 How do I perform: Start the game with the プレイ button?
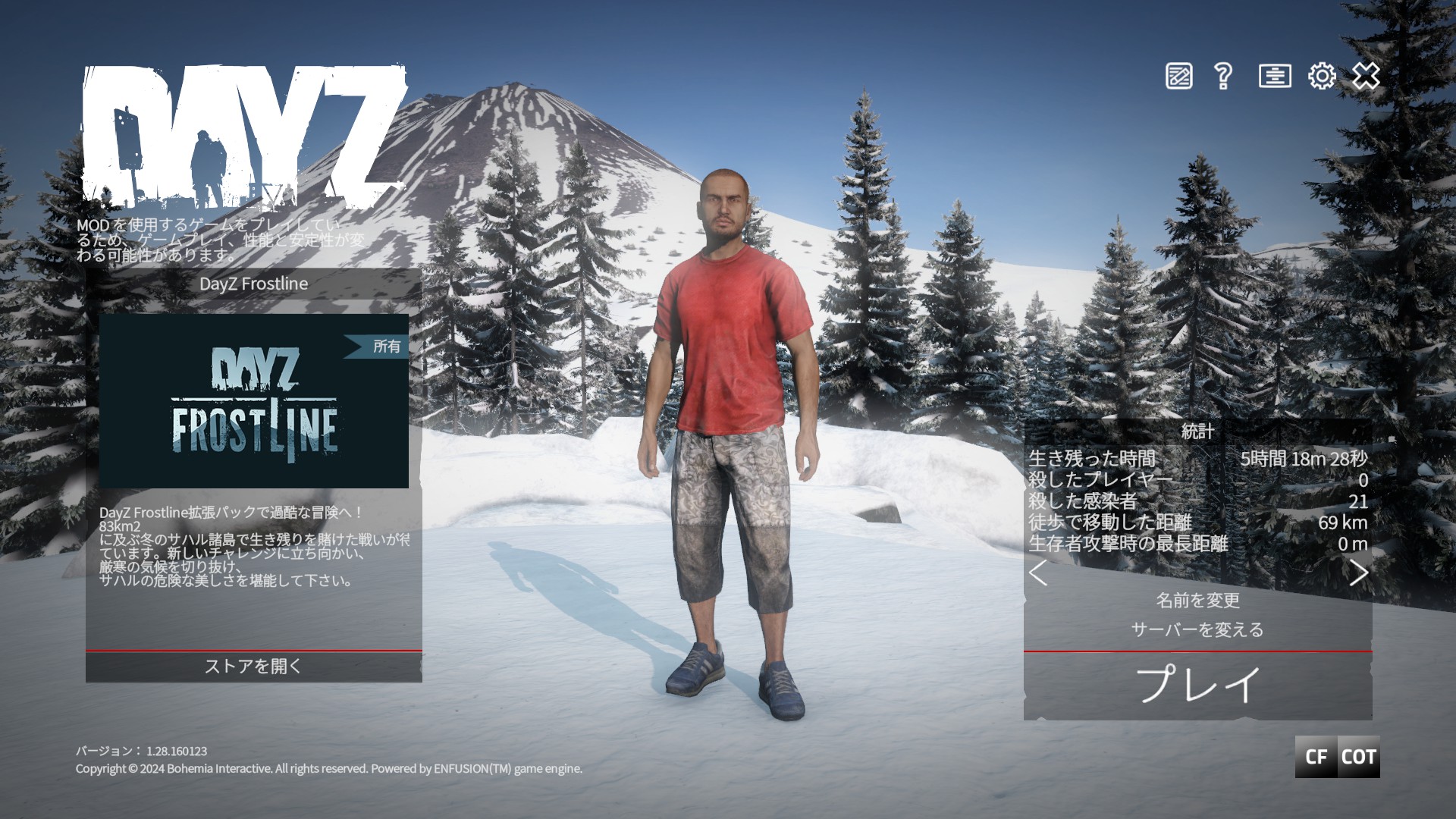click(x=1197, y=685)
